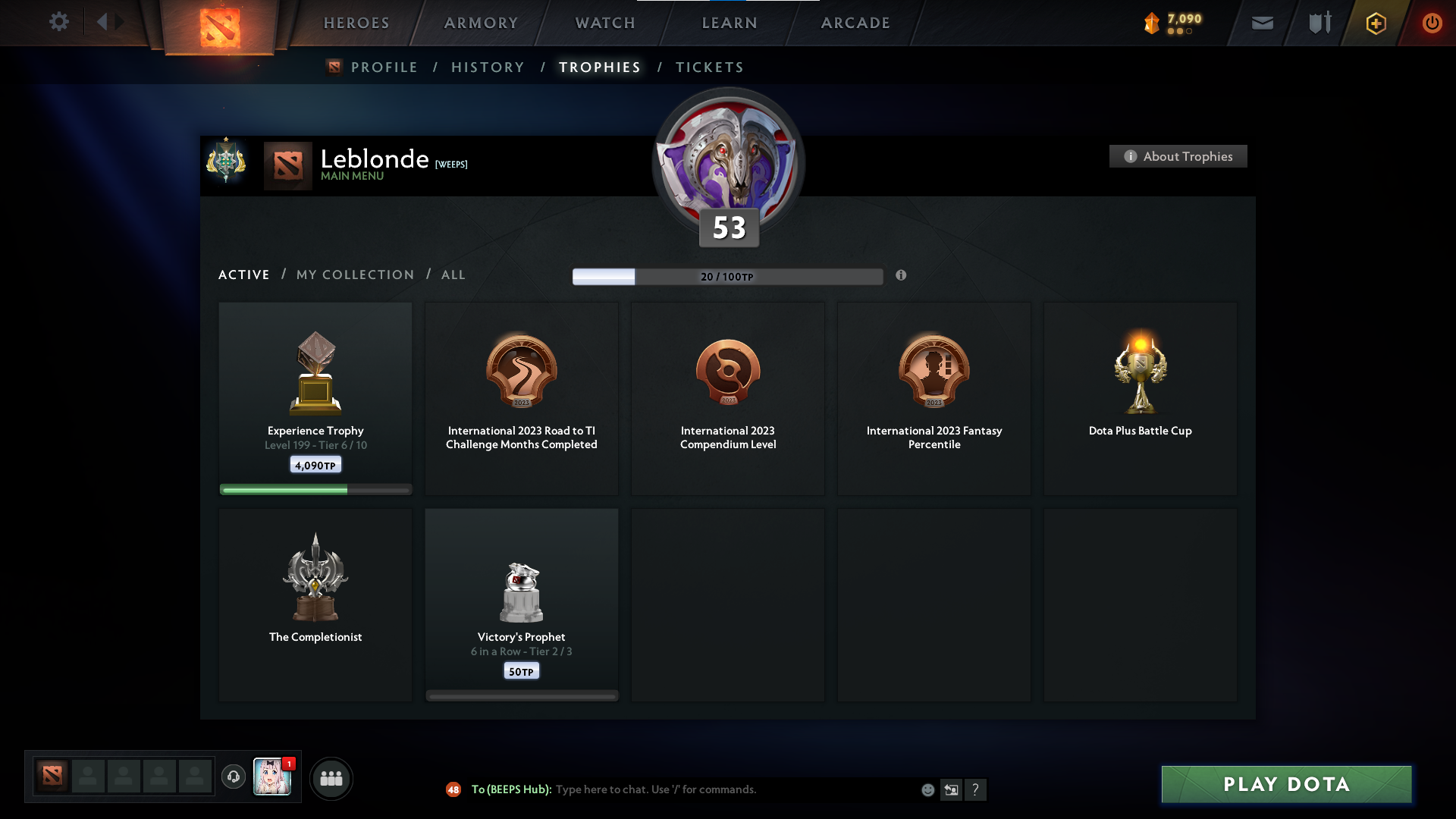1456x819 pixels.
Task: Open the Dota Plus subscription plus icon
Action: point(1375,23)
